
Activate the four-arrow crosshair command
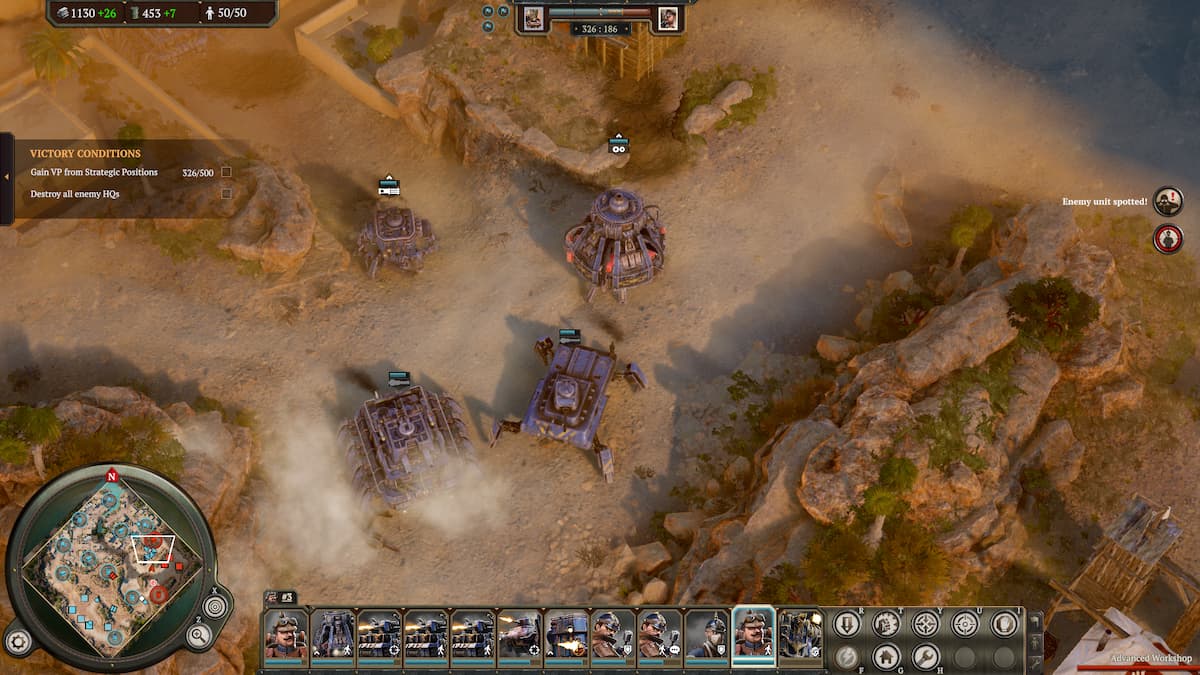pyautogui.click(x=925, y=624)
